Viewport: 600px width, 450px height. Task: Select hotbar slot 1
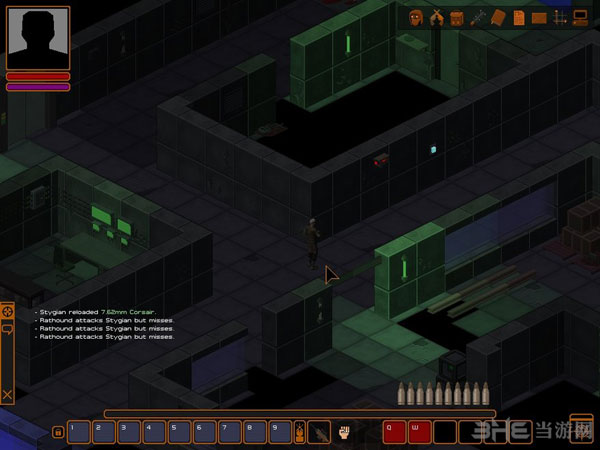(77, 432)
